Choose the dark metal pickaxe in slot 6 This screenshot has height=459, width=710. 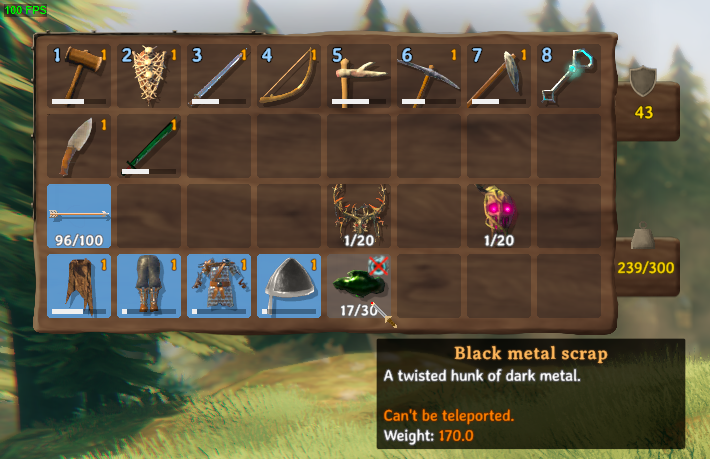coord(429,76)
